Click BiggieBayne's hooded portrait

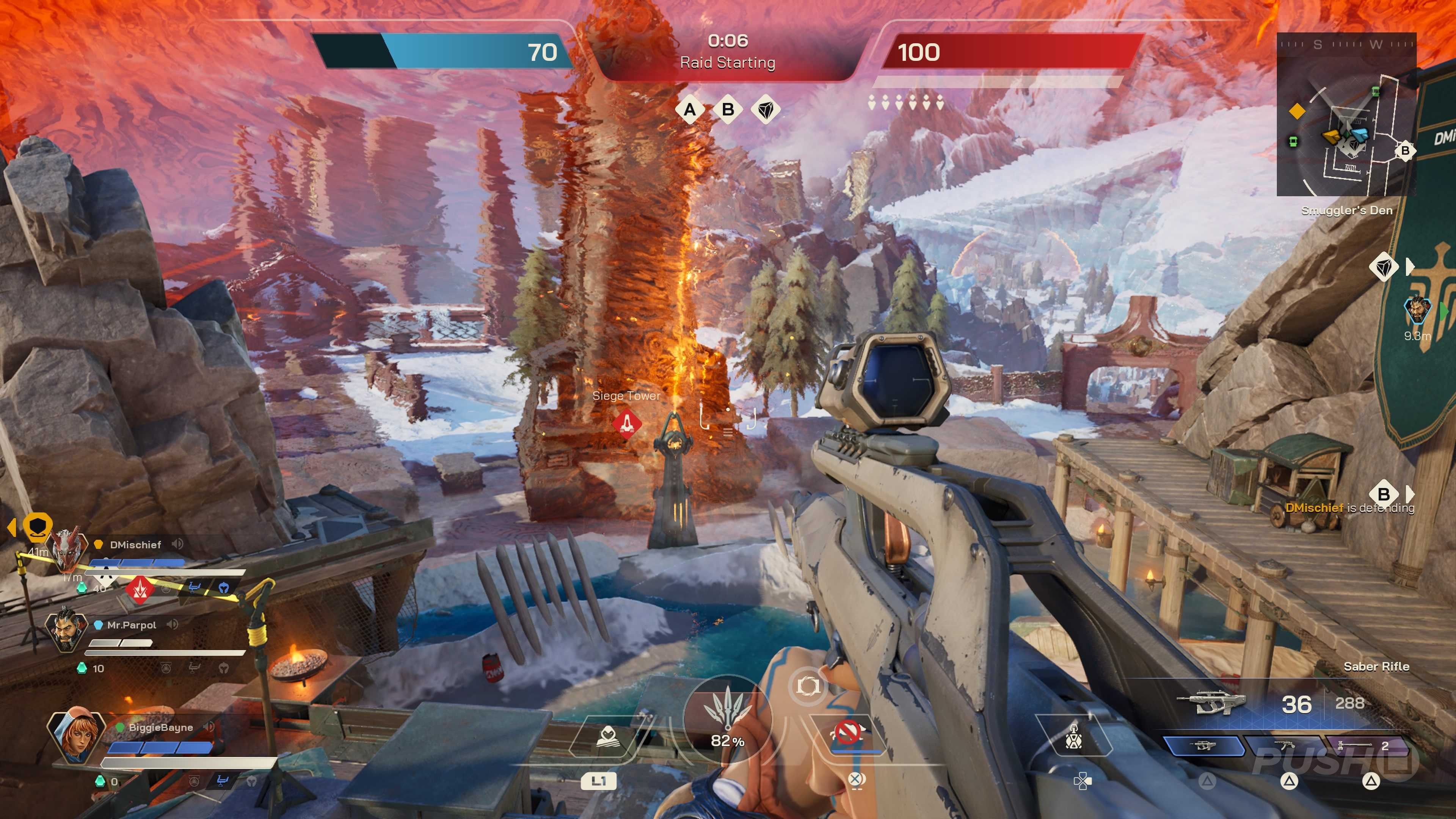coord(76,733)
